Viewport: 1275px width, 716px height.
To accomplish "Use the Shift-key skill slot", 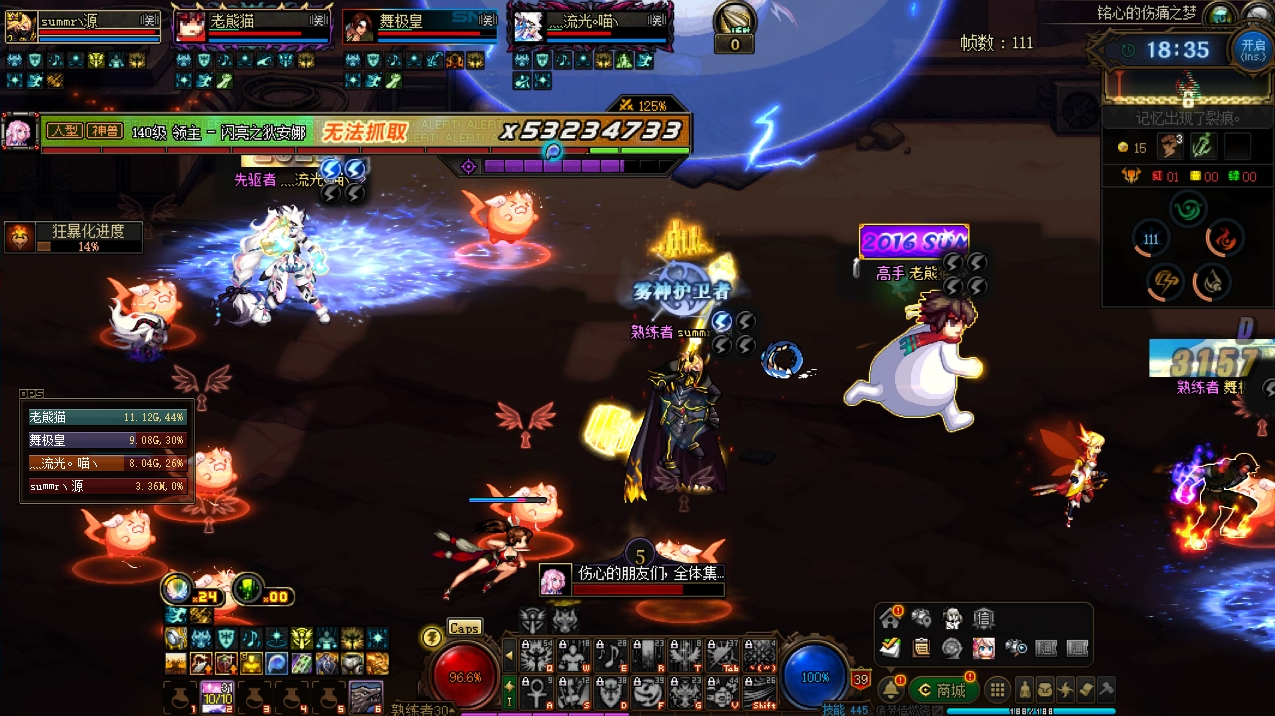I will click(760, 691).
